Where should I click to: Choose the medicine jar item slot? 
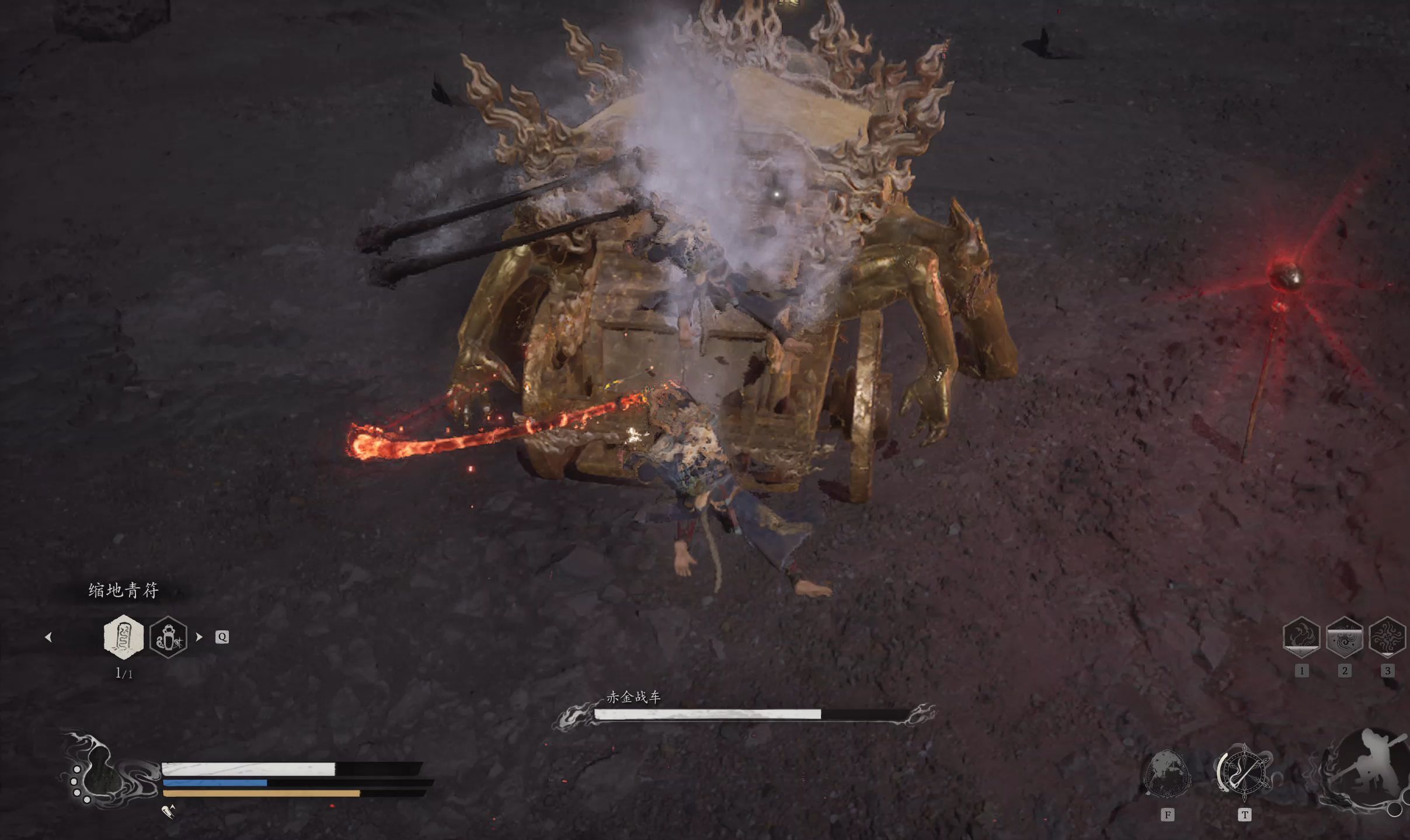click(168, 637)
